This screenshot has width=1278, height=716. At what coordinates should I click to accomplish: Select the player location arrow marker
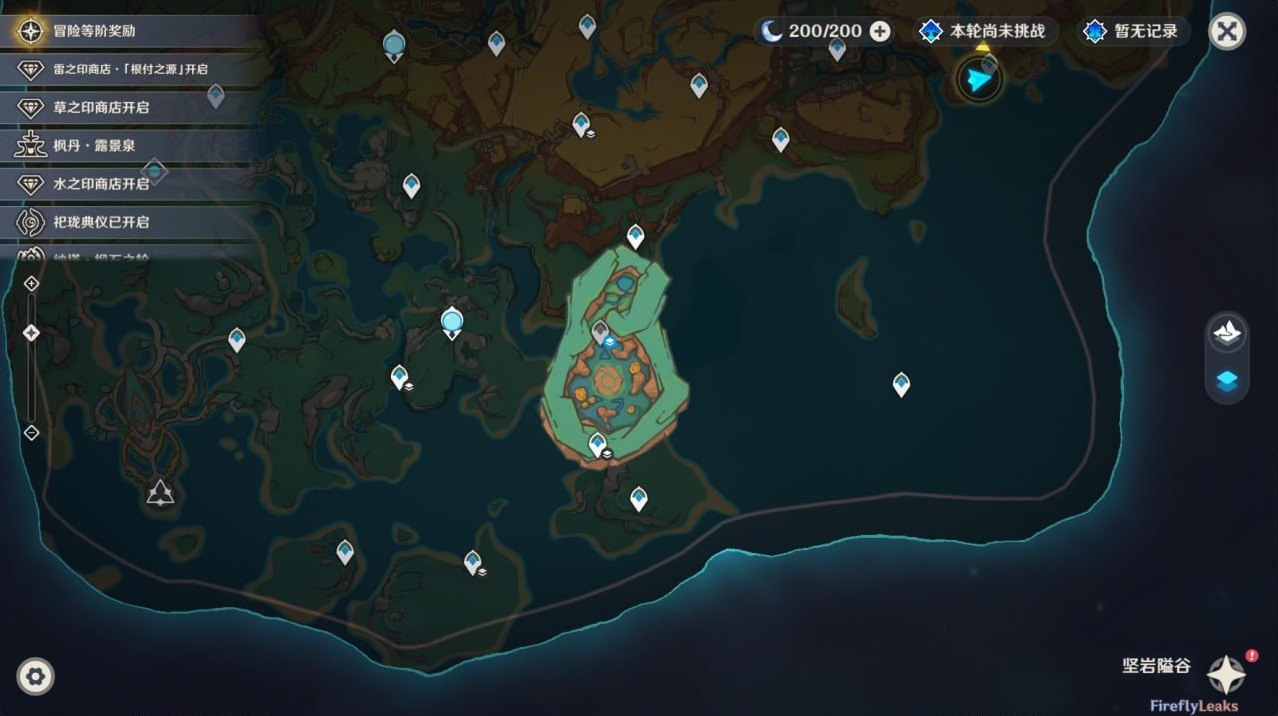[979, 79]
